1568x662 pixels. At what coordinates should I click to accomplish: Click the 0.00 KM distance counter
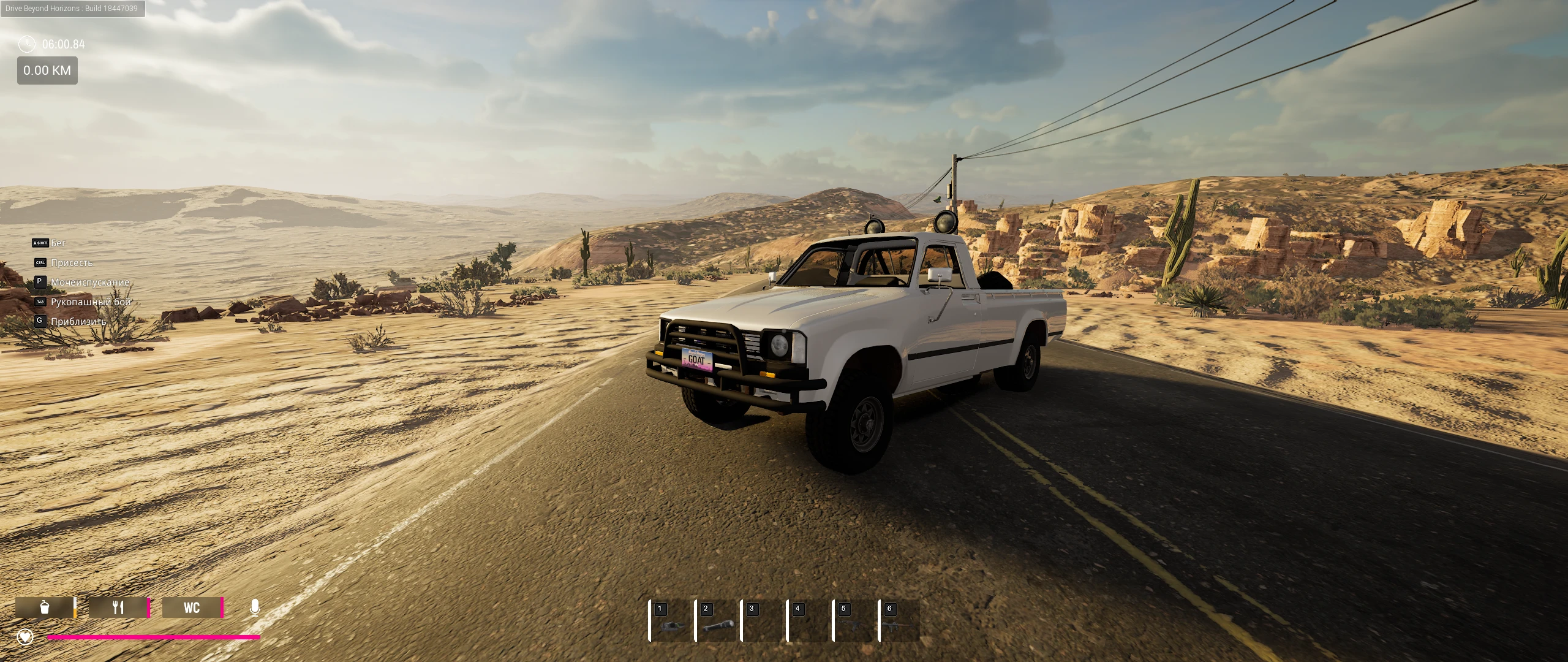coord(47,70)
